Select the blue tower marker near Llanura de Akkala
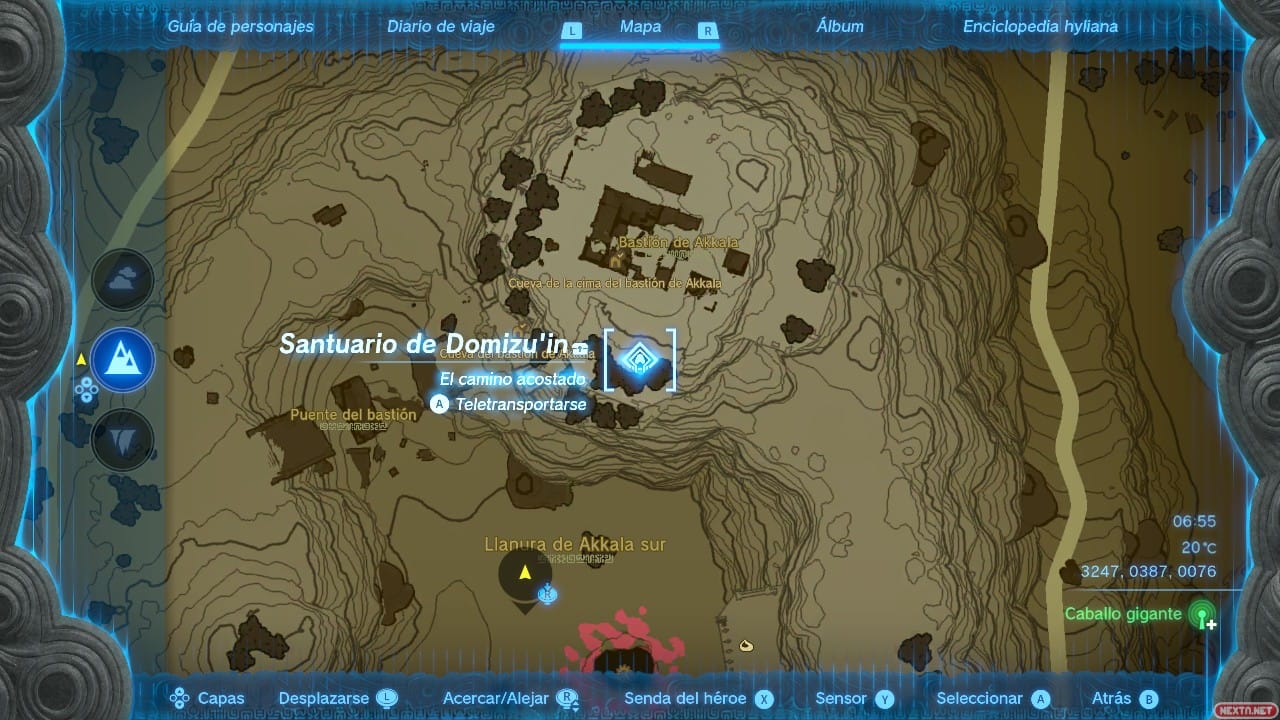 (x=547, y=595)
